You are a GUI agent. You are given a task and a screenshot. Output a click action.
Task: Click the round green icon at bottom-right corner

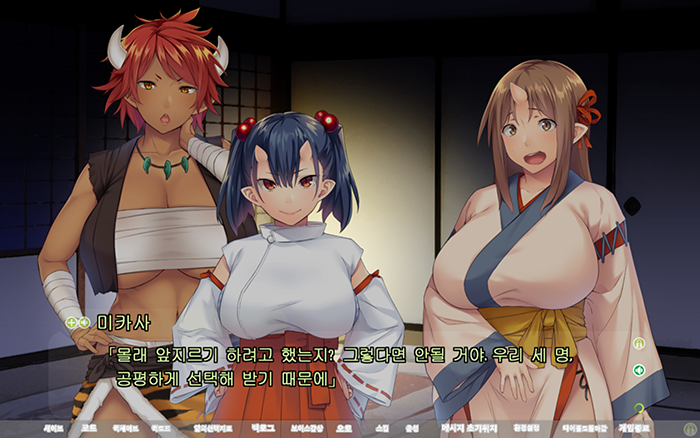(x=689, y=428)
